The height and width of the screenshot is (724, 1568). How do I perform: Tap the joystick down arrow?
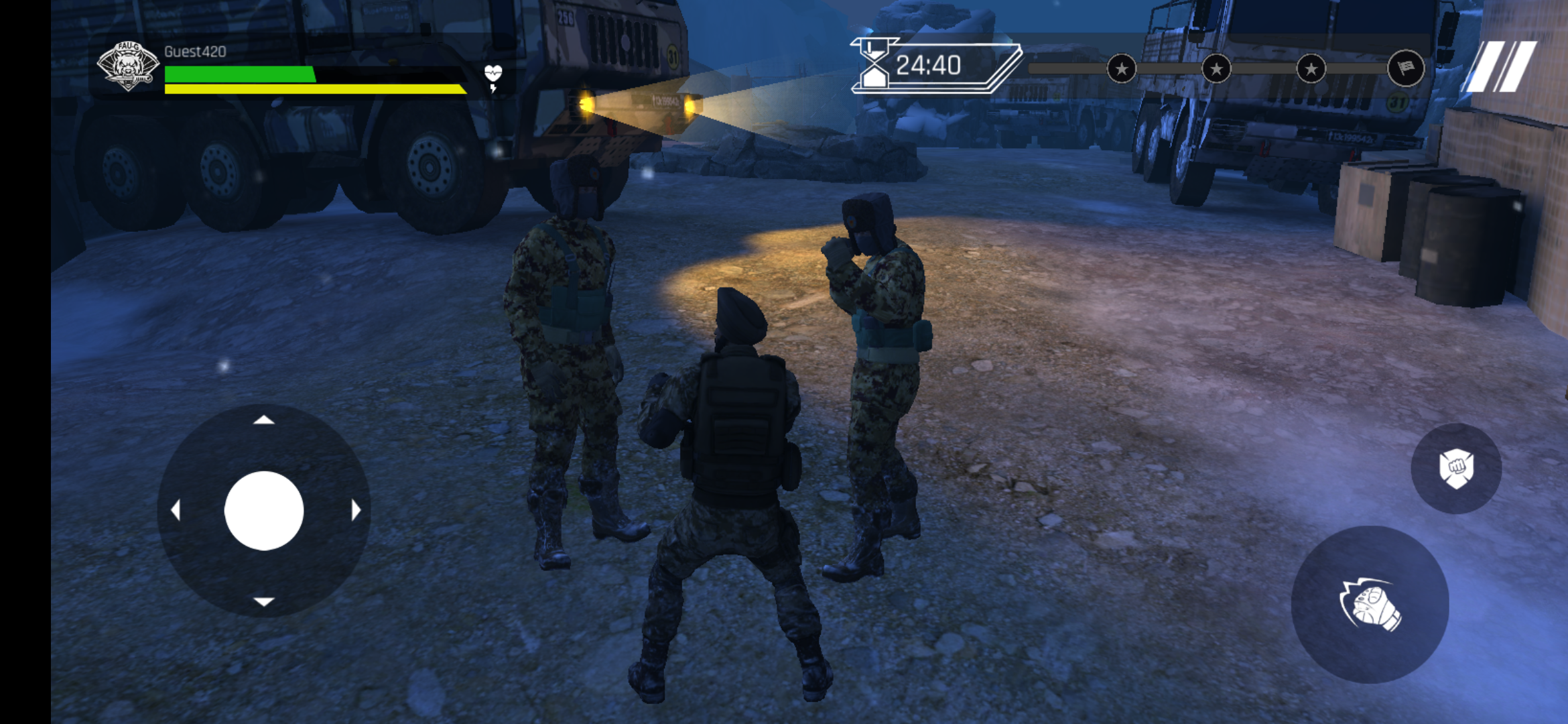264,601
